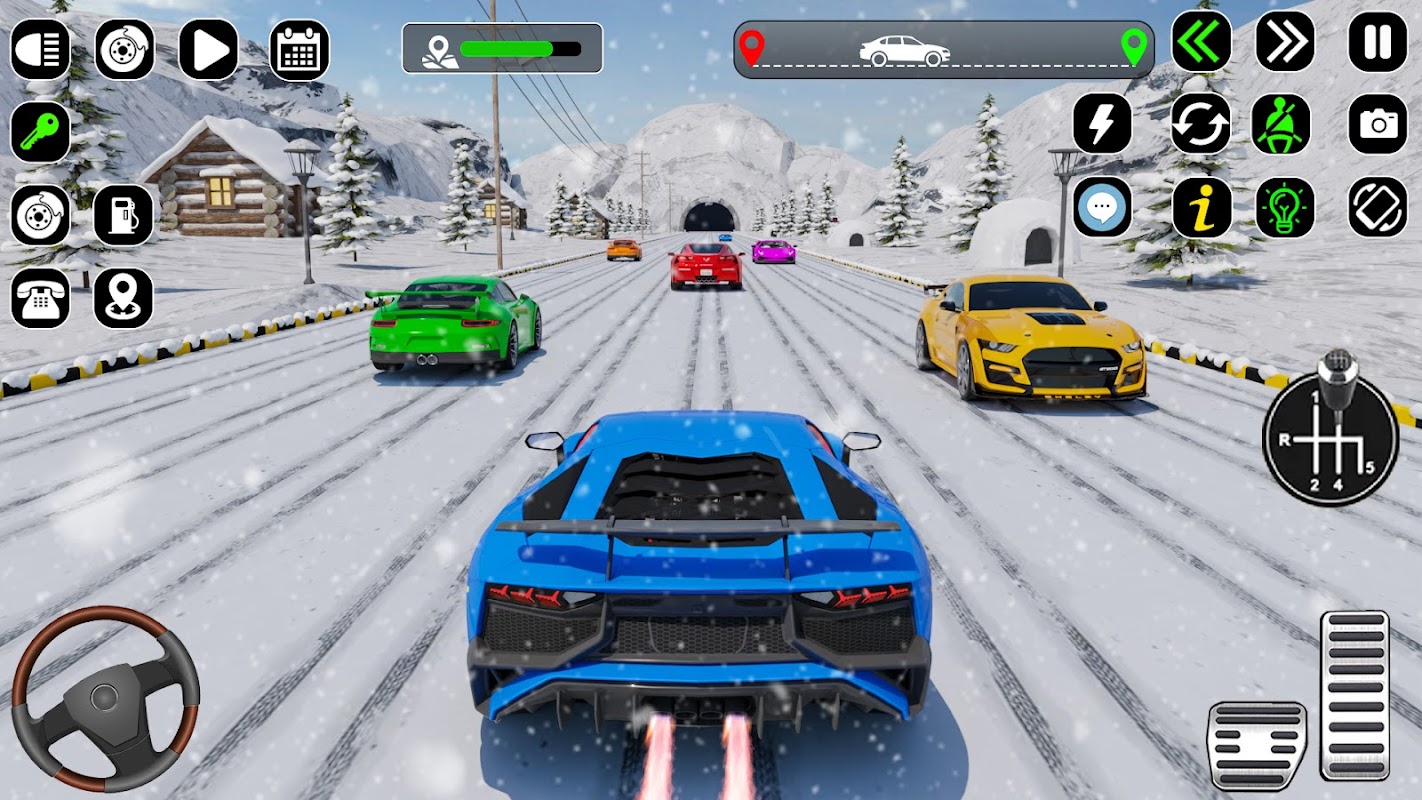Open the map location pin icon
The width and height of the screenshot is (1422, 800).
click(124, 298)
